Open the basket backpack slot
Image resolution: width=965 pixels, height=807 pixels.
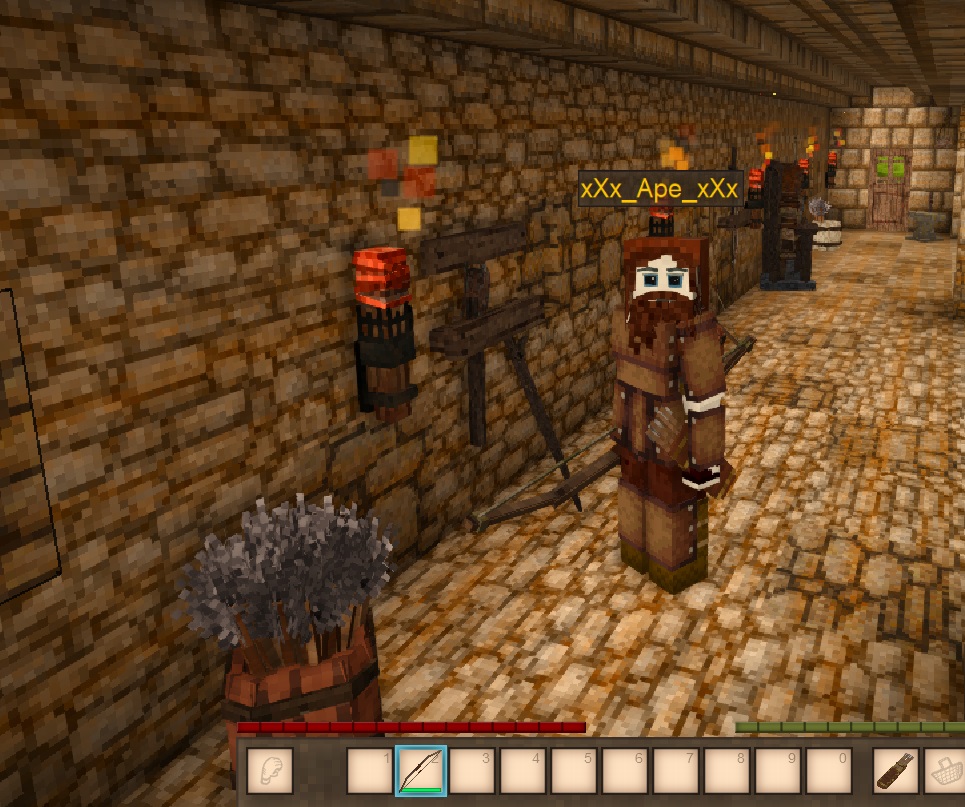click(945, 771)
